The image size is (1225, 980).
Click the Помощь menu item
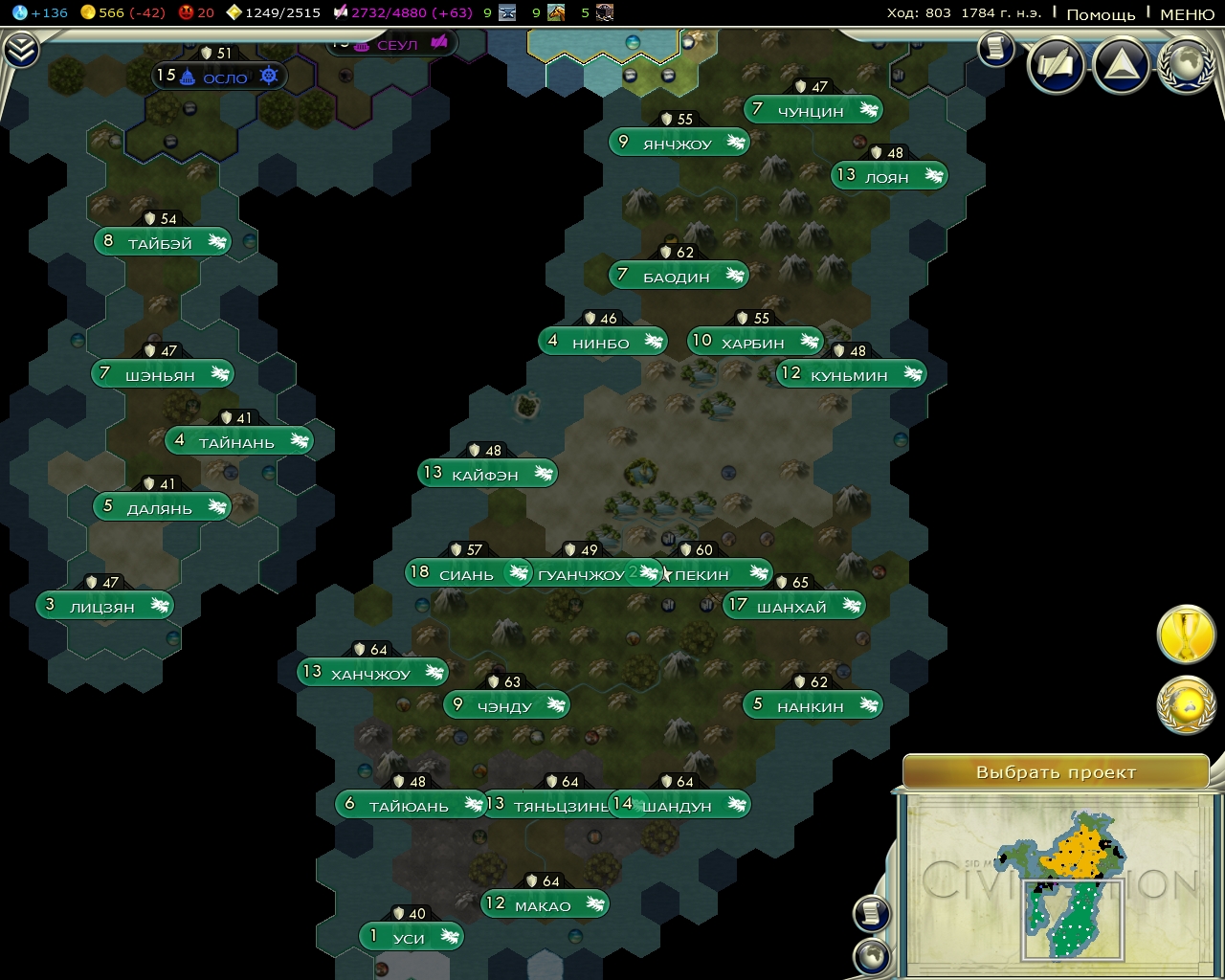click(x=1101, y=15)
